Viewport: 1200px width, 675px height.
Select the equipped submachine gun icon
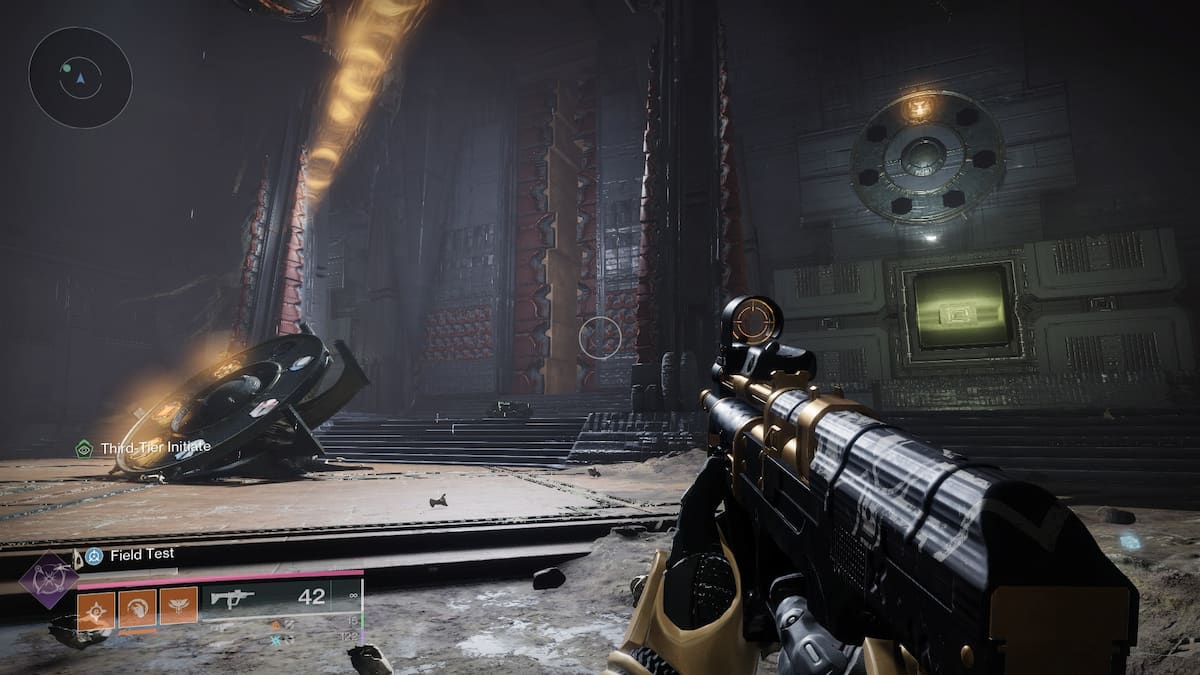[x=233, y=599]
